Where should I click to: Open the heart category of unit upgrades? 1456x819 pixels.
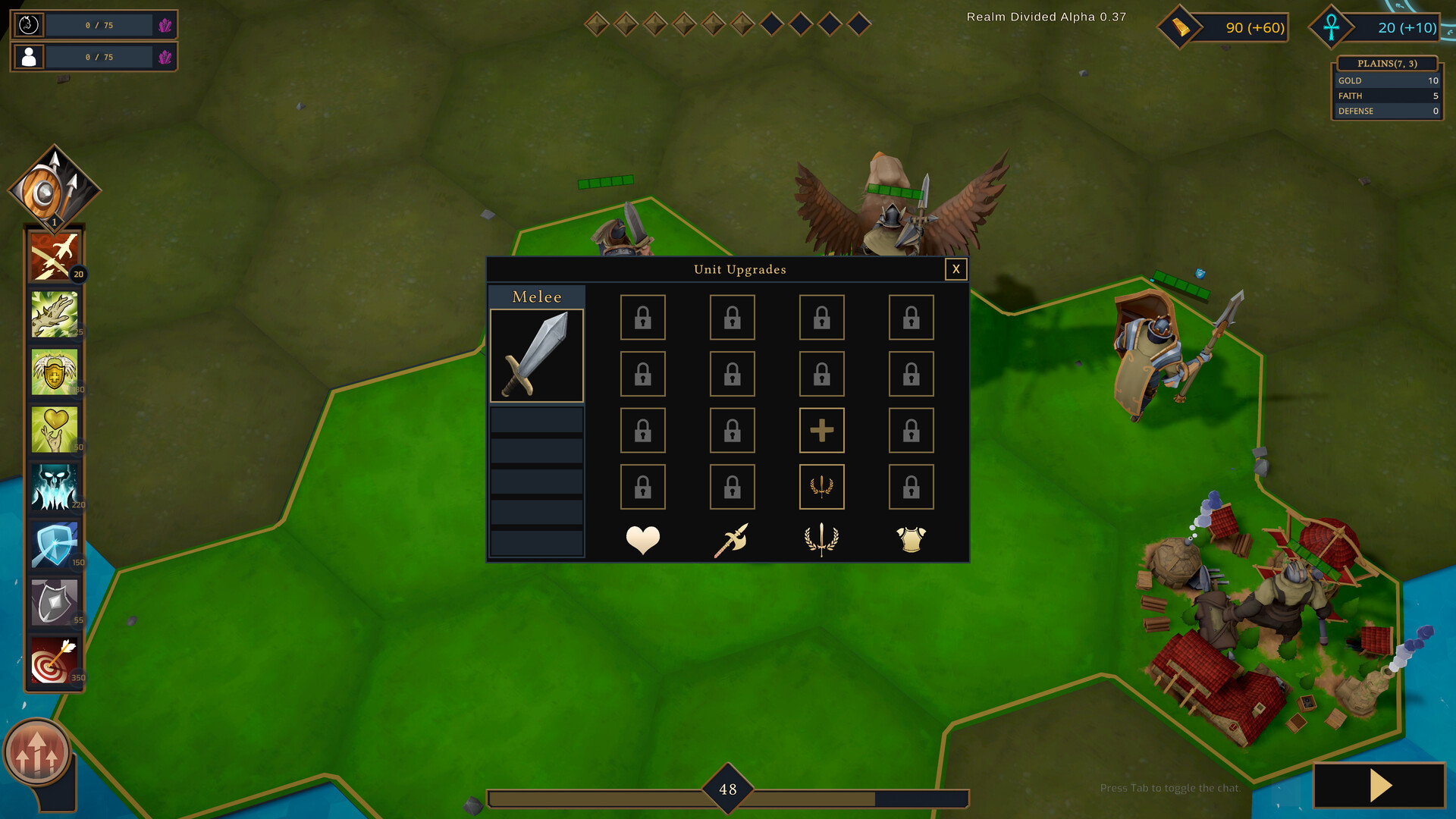(x=642, y=538)
